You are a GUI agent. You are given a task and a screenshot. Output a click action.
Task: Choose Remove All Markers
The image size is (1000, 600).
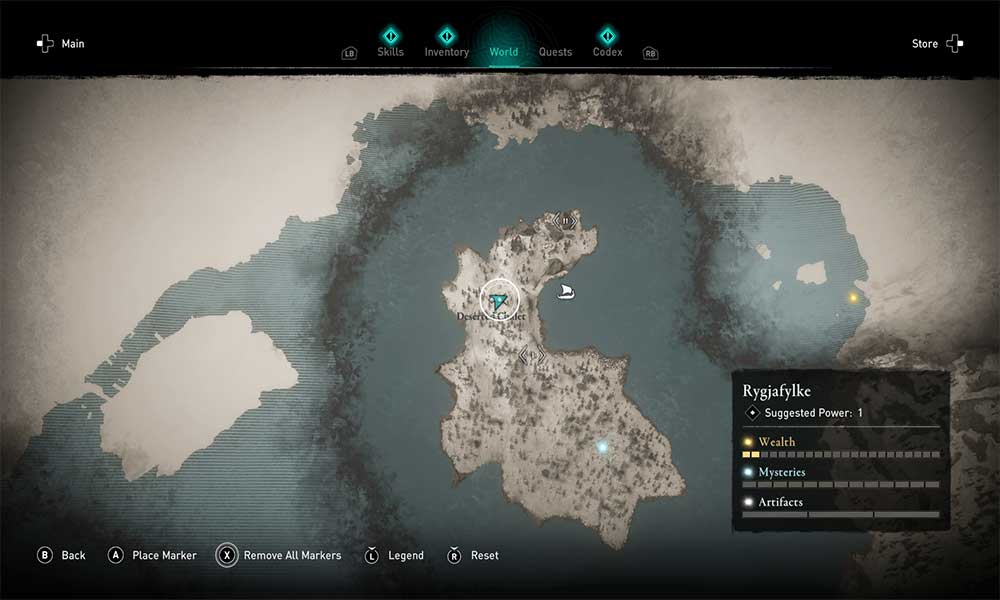tap(281, 555)
